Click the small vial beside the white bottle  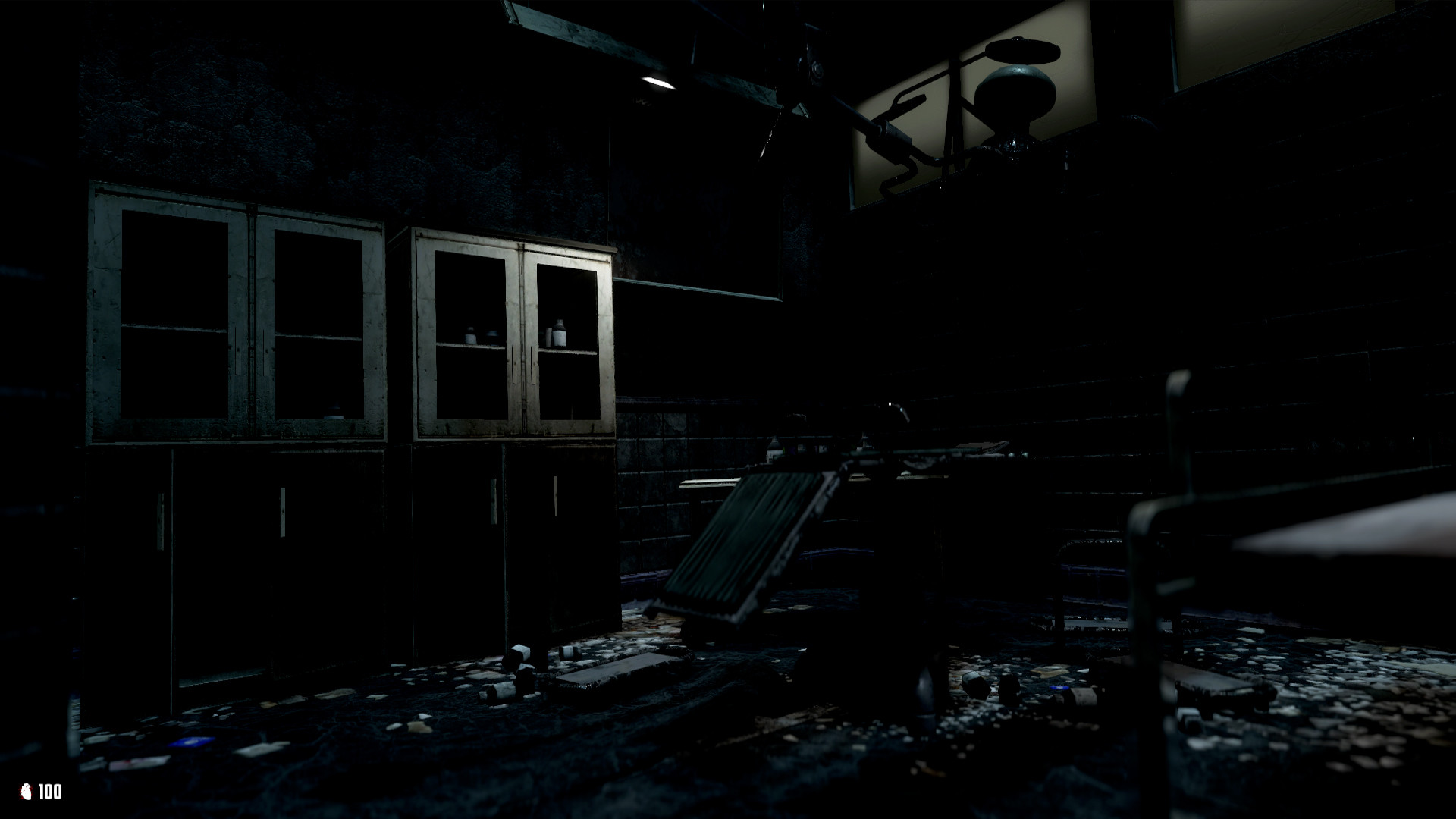click(x=549, y=337)
